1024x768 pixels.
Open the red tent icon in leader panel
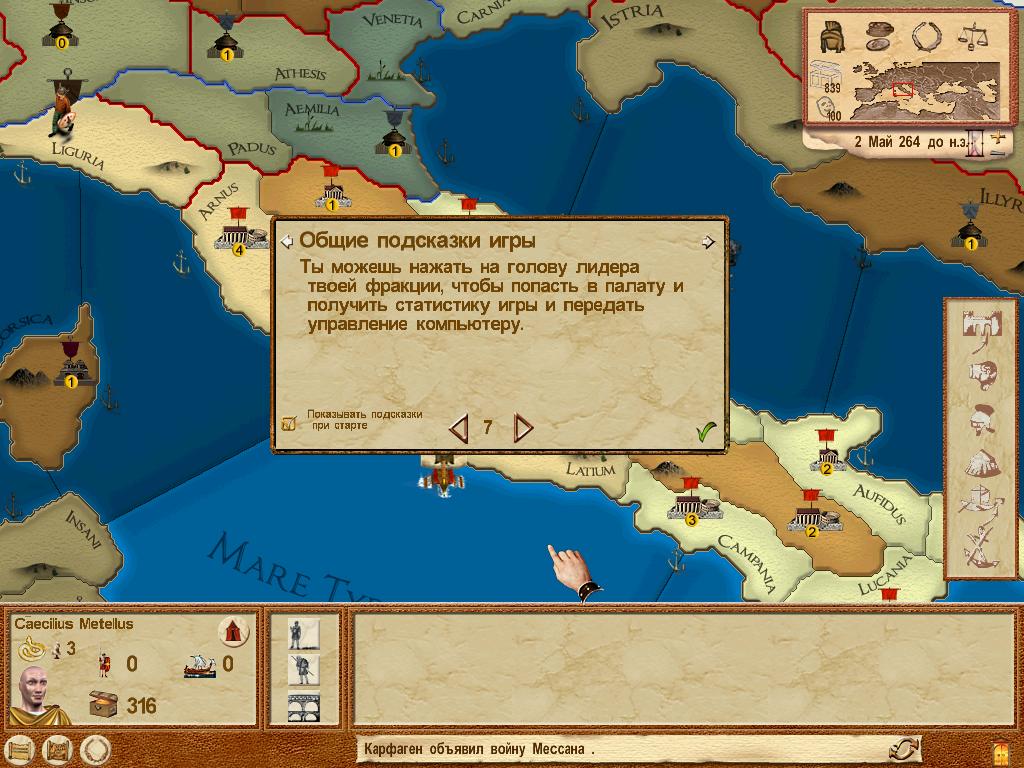coord(233,632)
